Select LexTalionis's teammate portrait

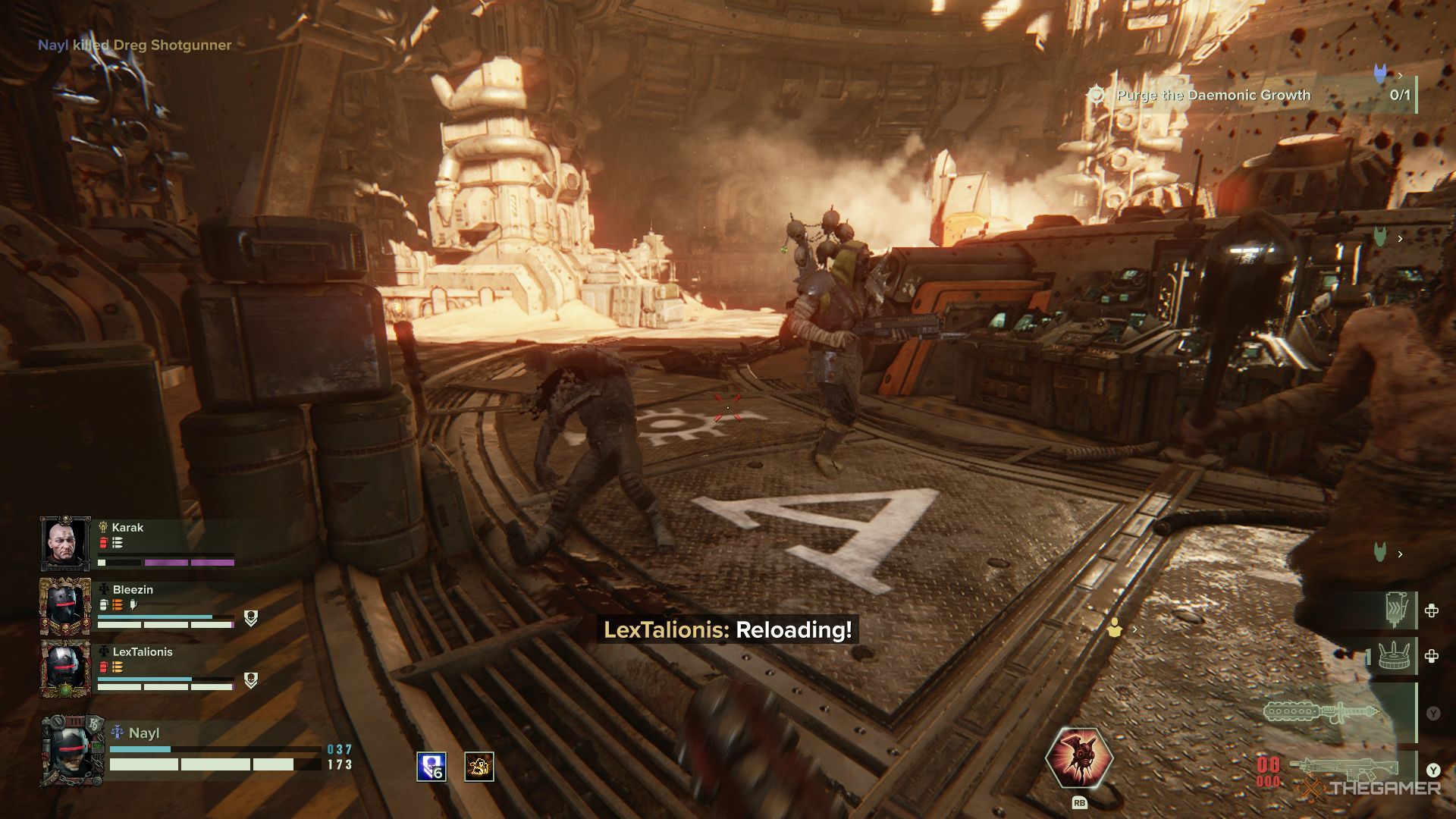pos(65,668)
